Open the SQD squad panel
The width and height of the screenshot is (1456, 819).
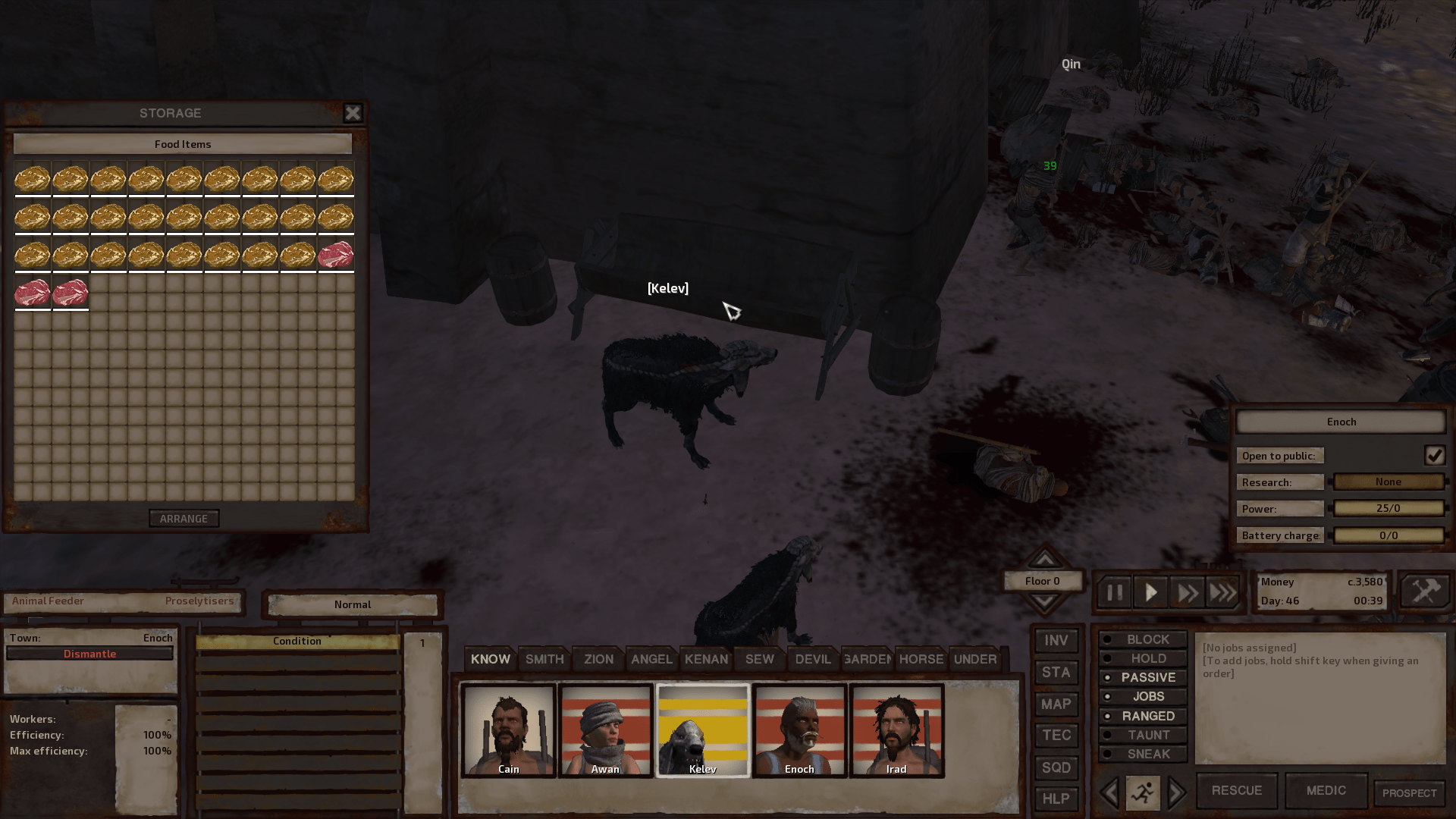1056,767
